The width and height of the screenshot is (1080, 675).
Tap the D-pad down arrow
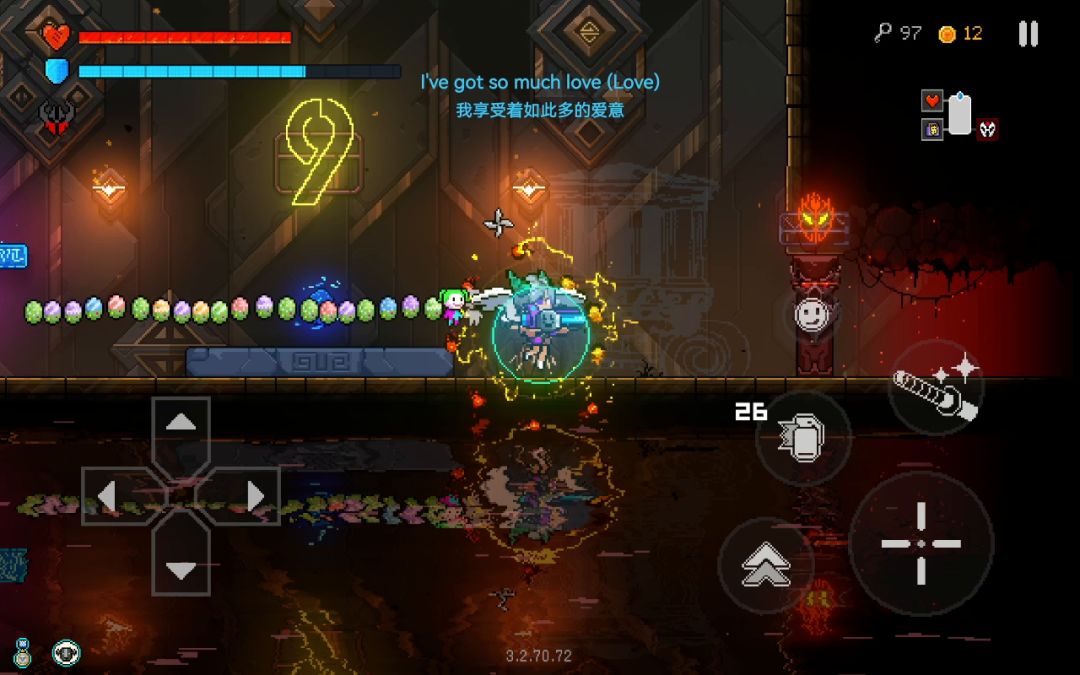tap(180, 570)
